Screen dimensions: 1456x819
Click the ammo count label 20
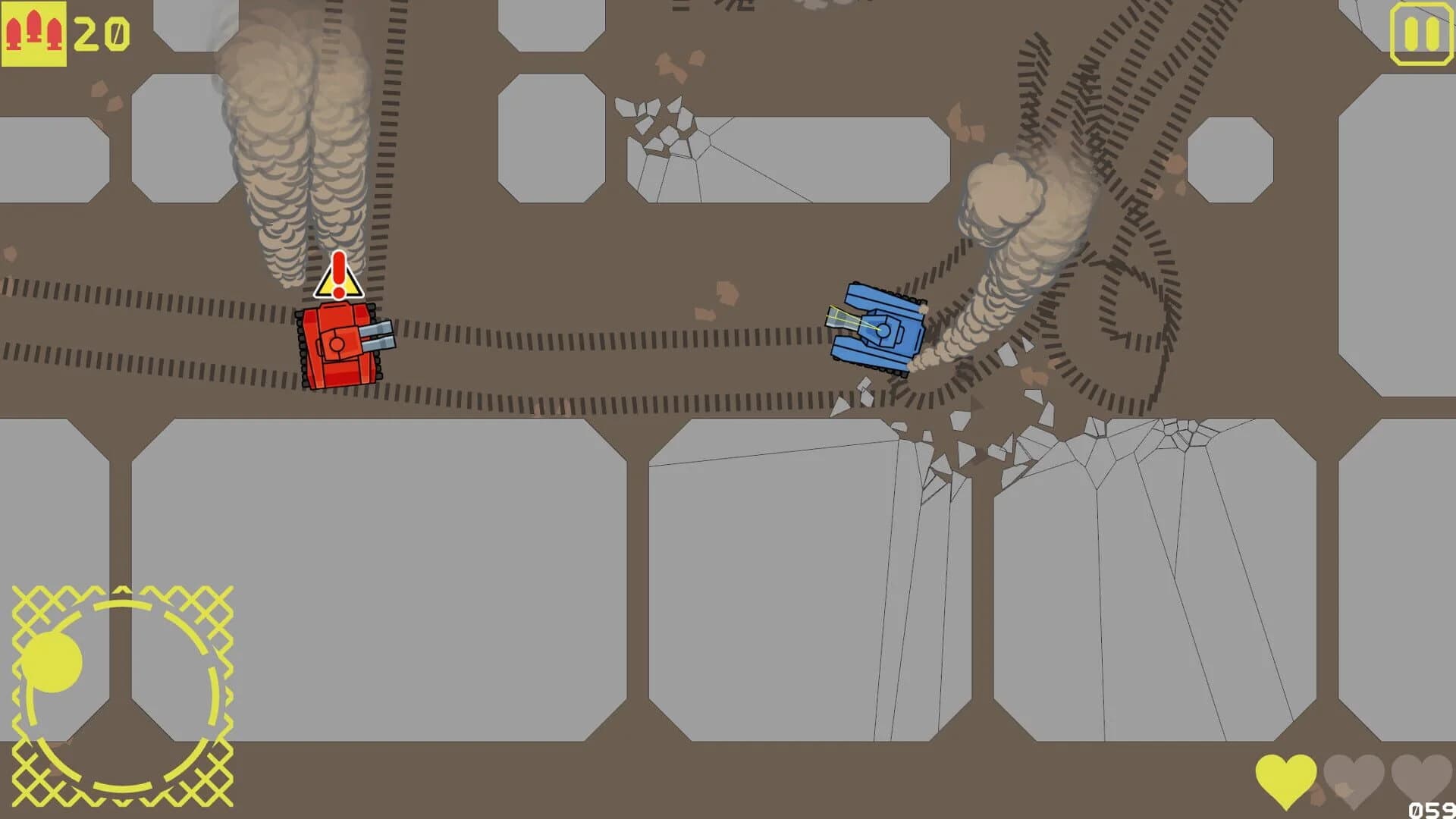pyautogui.click(x=102, y=32)
